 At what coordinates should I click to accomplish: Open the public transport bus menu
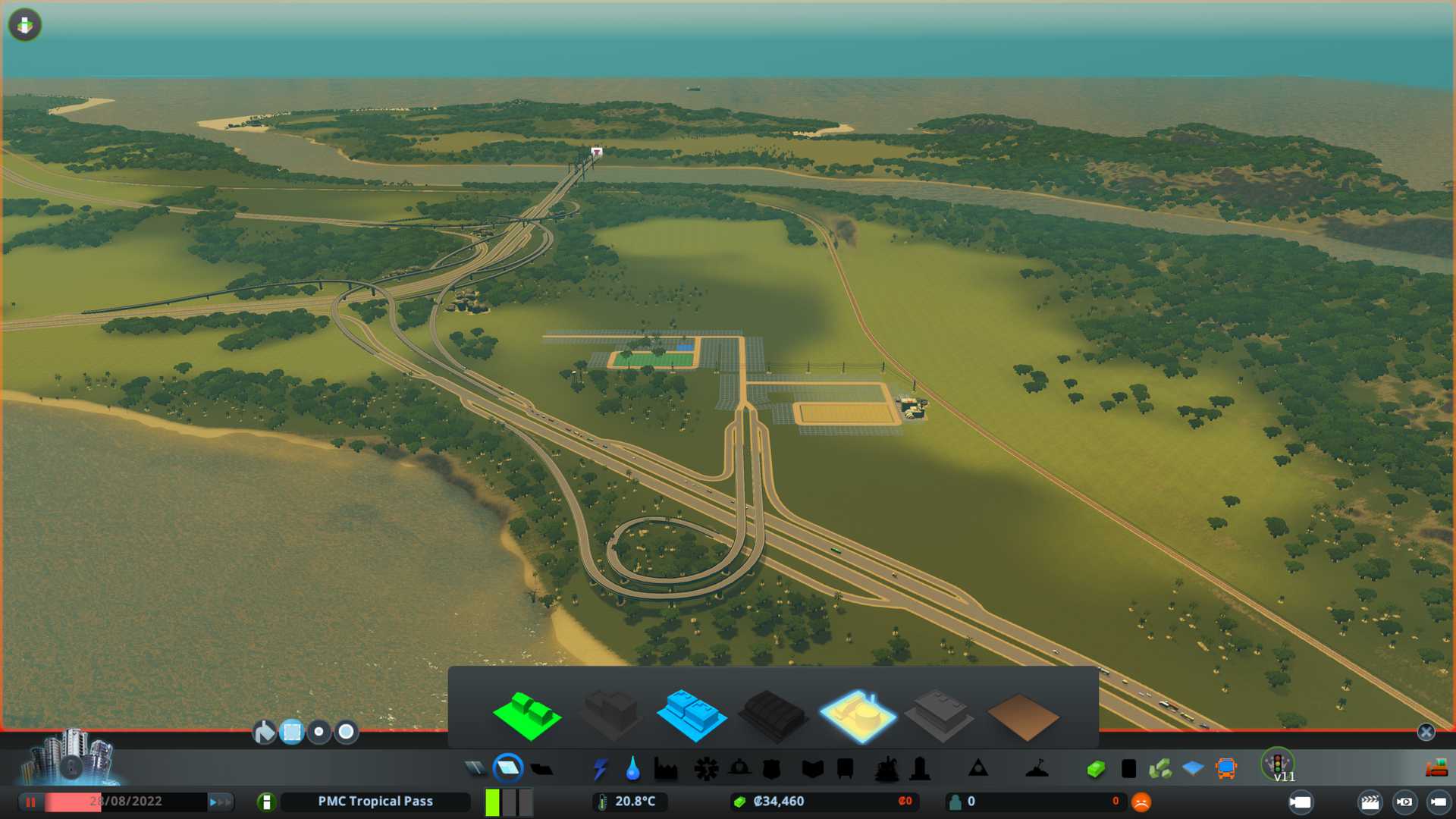pyautogui.click(x=1225, y=769)
